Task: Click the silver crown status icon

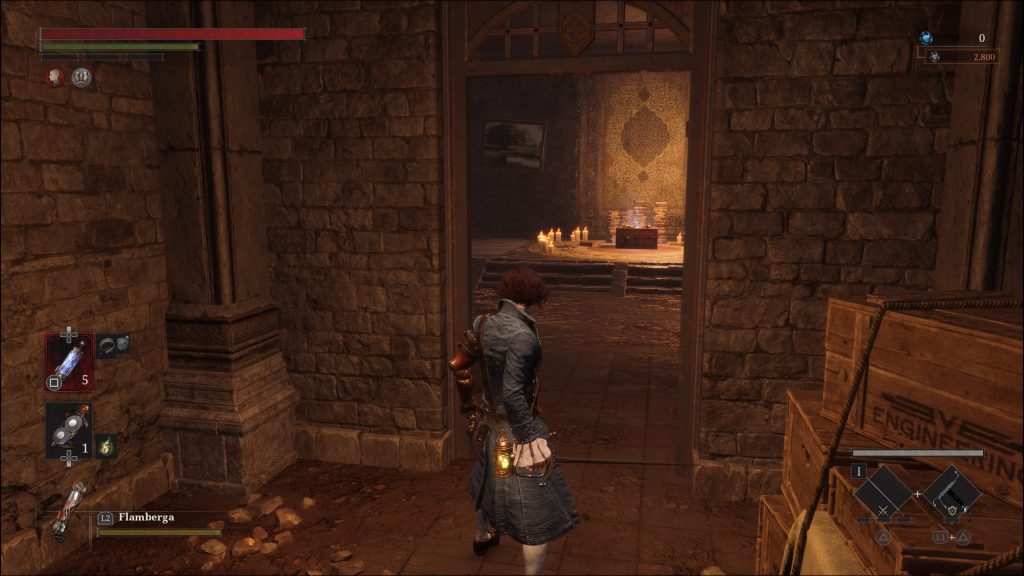Action: 82,77
